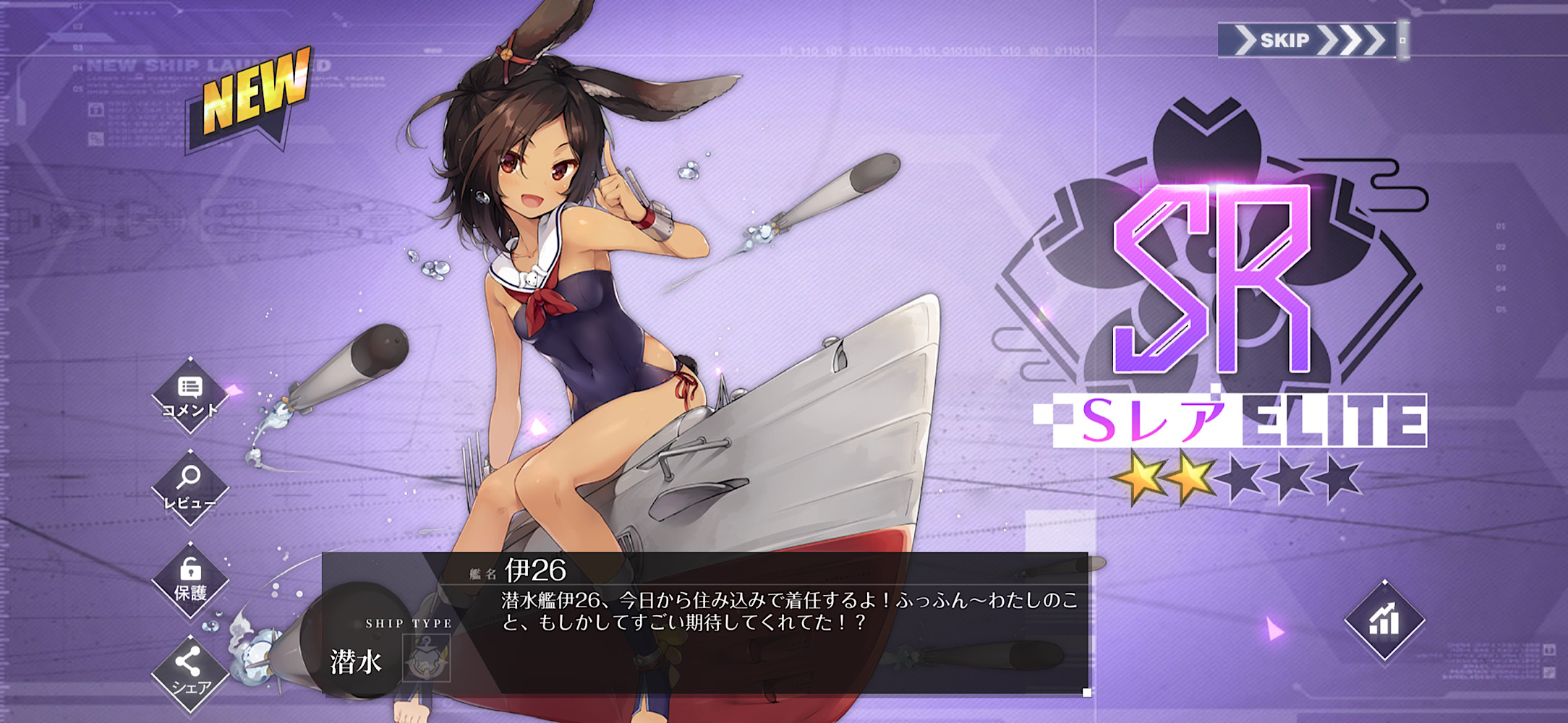Open the レビュー review magnifier button
The height and width of the screenshot is (723, 1568).
coord(189,487)
